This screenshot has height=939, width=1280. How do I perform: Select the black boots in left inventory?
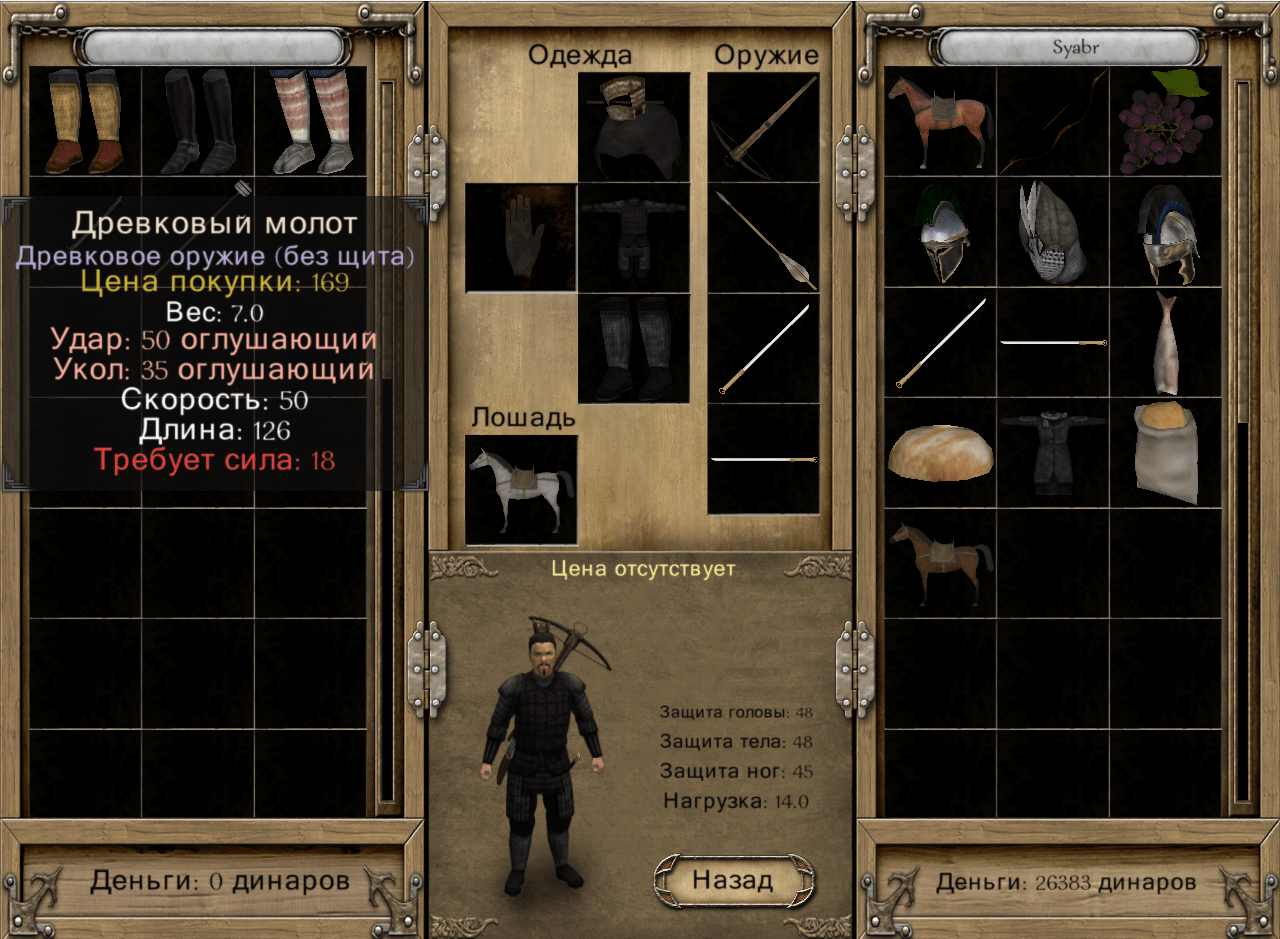tap(198, 121)
